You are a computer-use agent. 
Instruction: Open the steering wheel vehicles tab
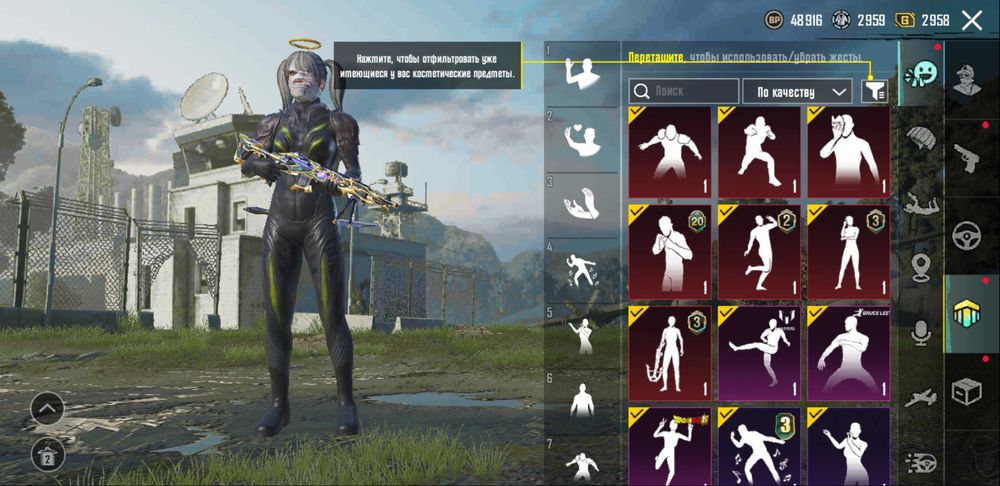[968, 234]
